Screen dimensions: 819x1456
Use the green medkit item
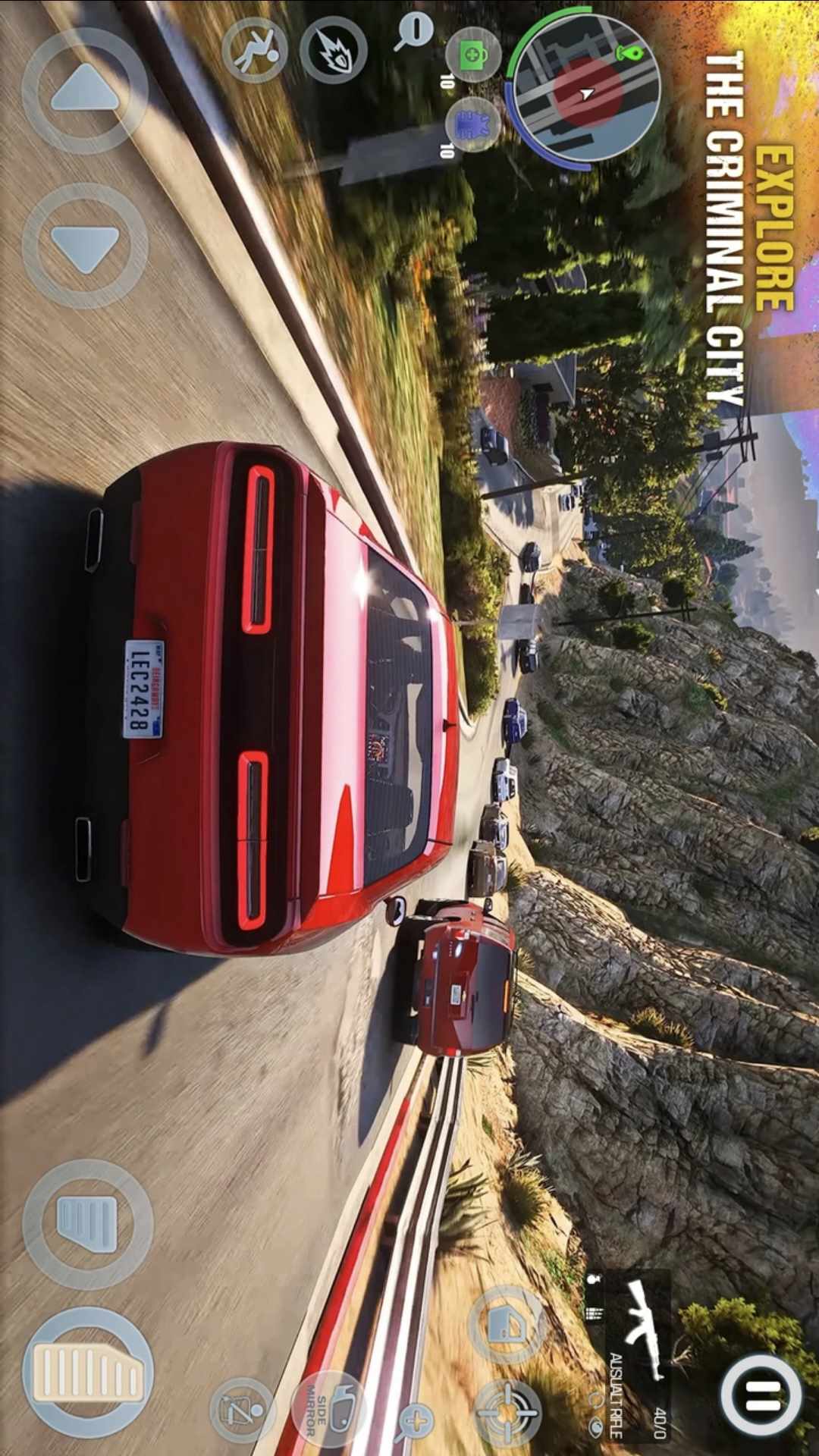point(473,55)
